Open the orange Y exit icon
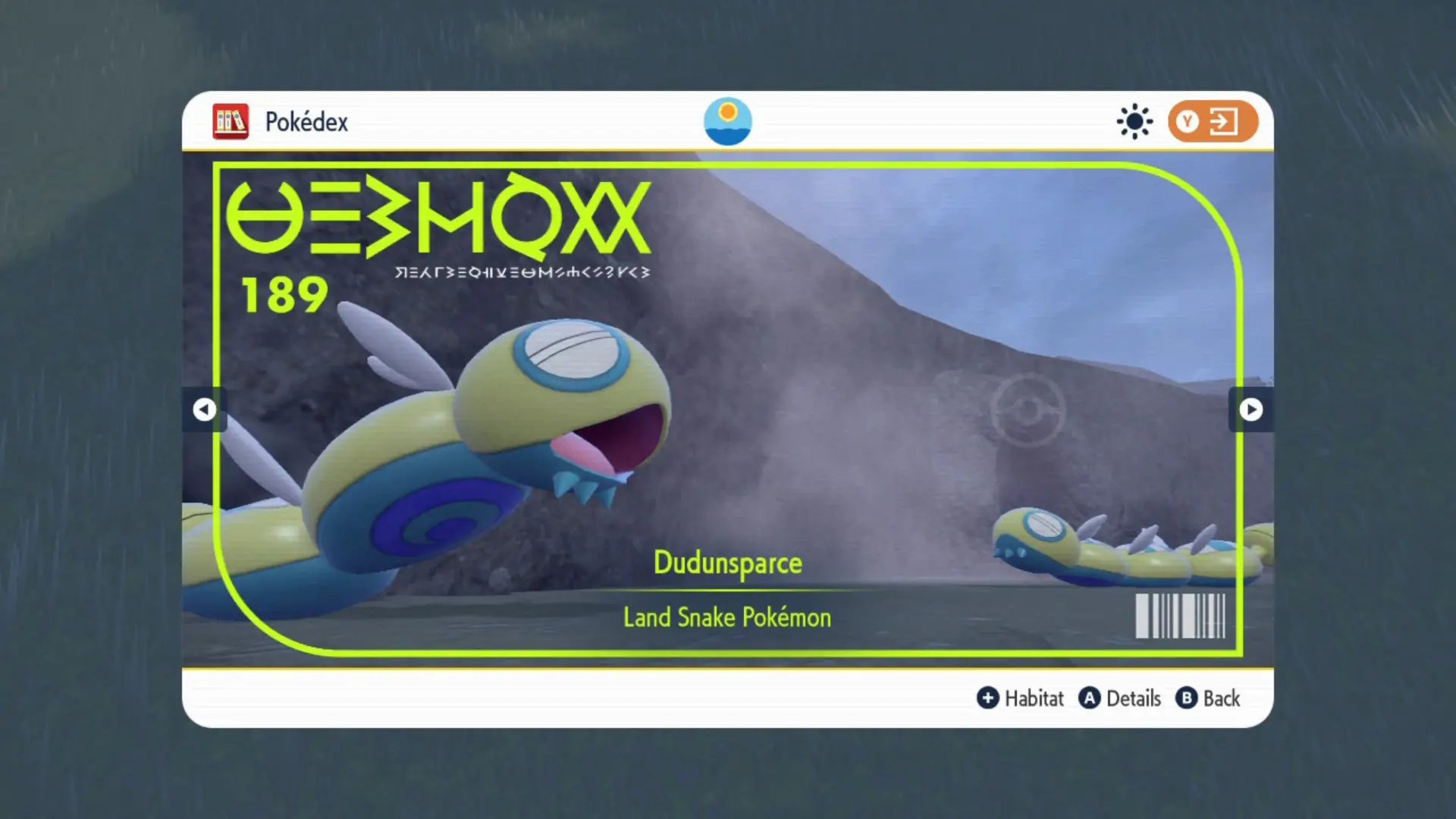This screenshot has height=819, width=1456. click(x=1211, y=121)
